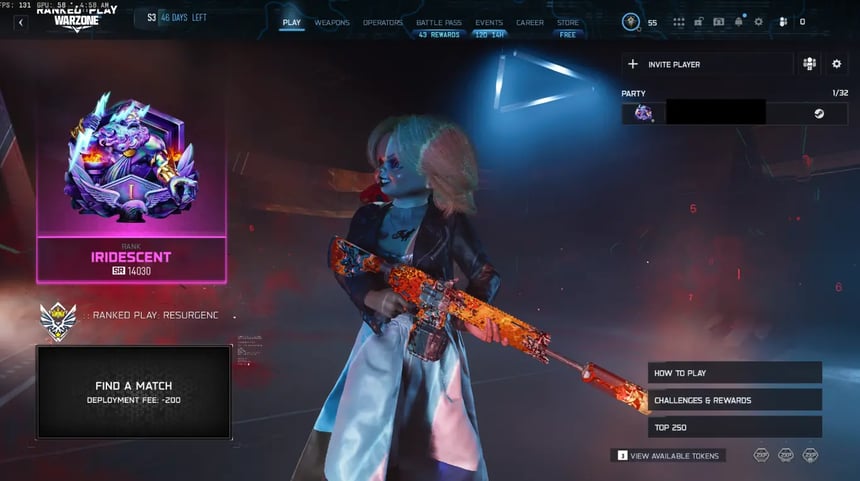The width and height of the screenshot is (860, 481).
Task: Open the grid menu icon in top bar
Action: 679,22
